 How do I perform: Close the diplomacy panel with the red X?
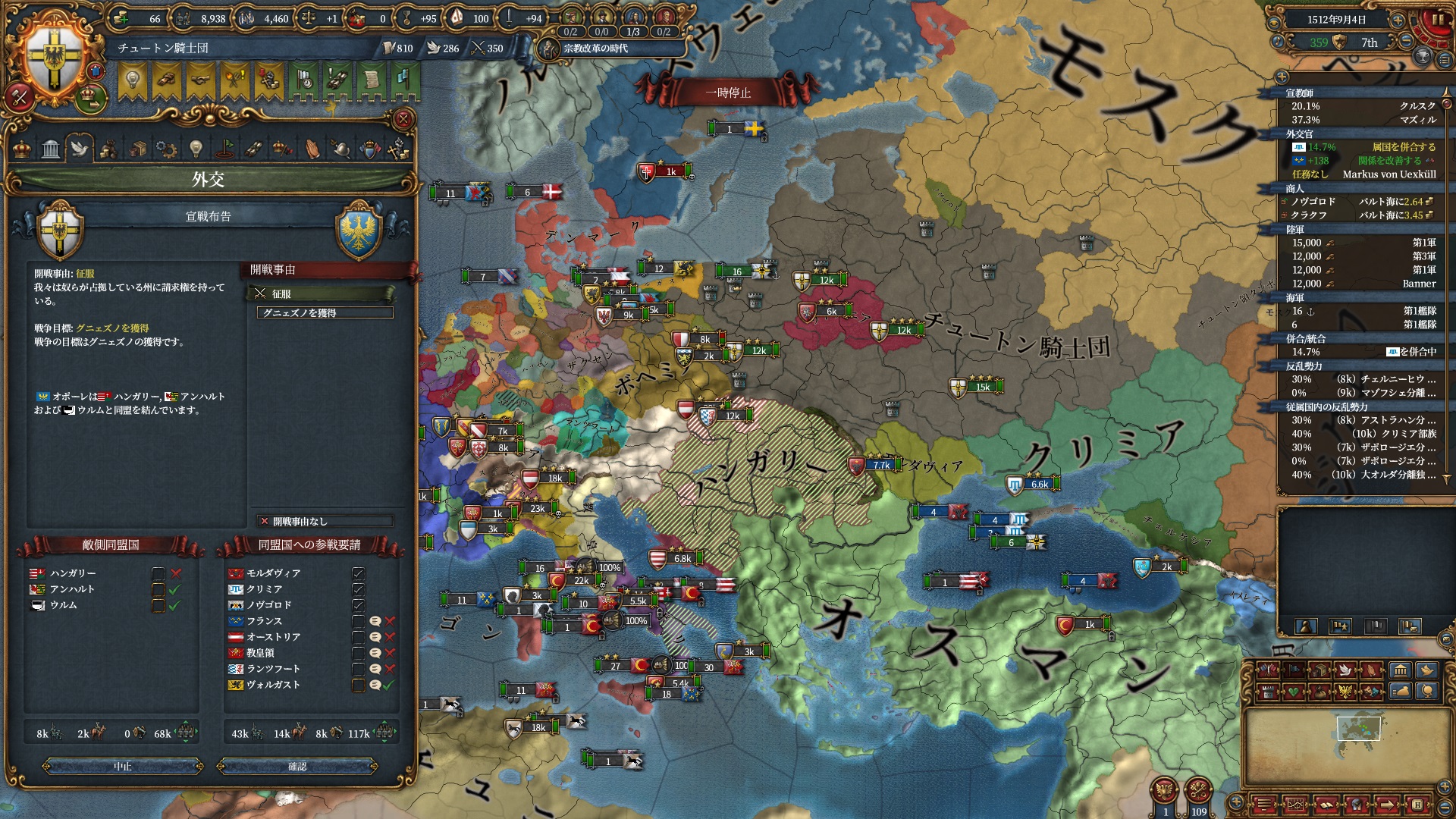[x=403, y=119]
